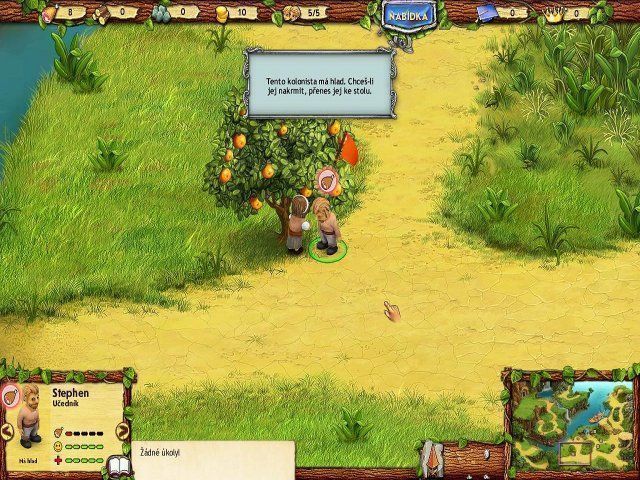
Task: Show the previous colonist with left arrow
Action: point(7,432)
